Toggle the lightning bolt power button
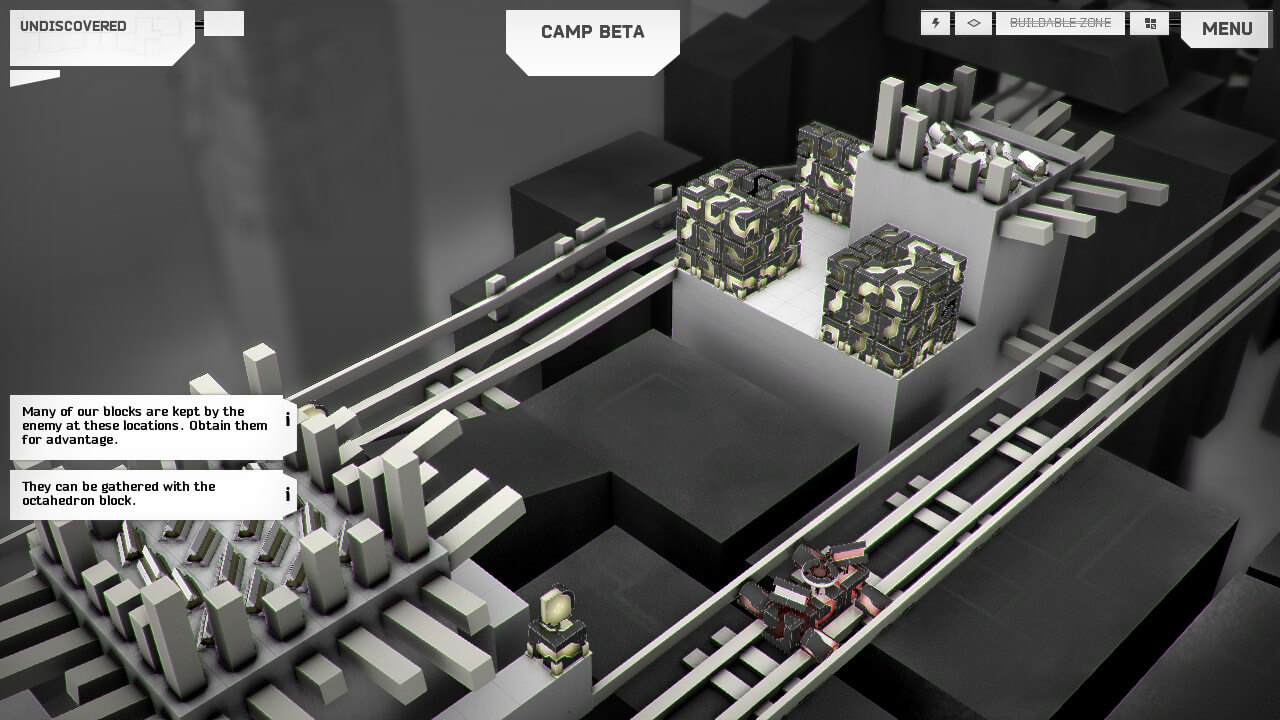This screenshot has width=1280, height=720. pyautogui.click(x=936, y=23)
